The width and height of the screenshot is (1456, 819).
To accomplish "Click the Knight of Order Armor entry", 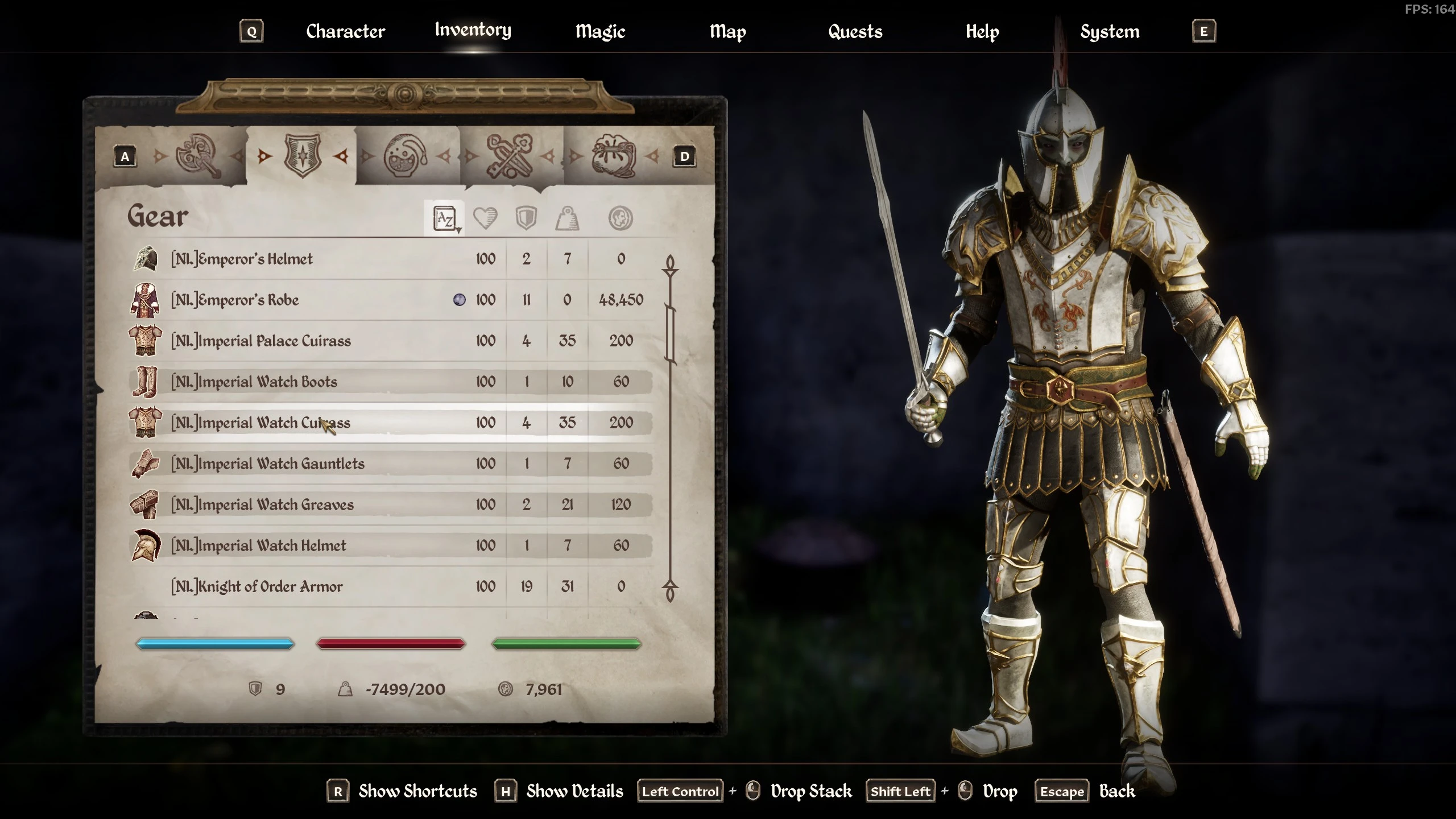I will [x=257, y=587].
